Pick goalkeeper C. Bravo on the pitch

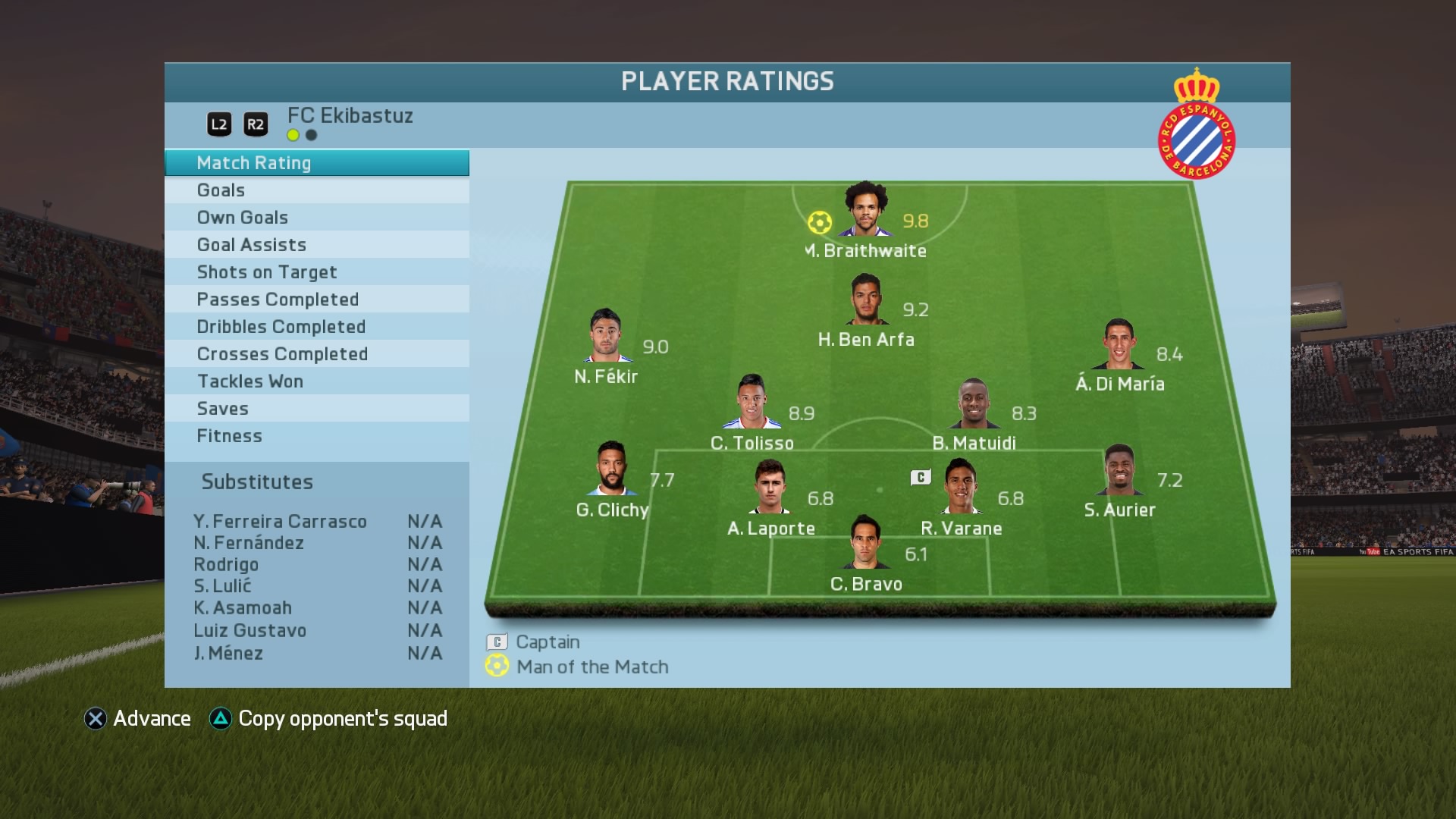coord(865,543)
